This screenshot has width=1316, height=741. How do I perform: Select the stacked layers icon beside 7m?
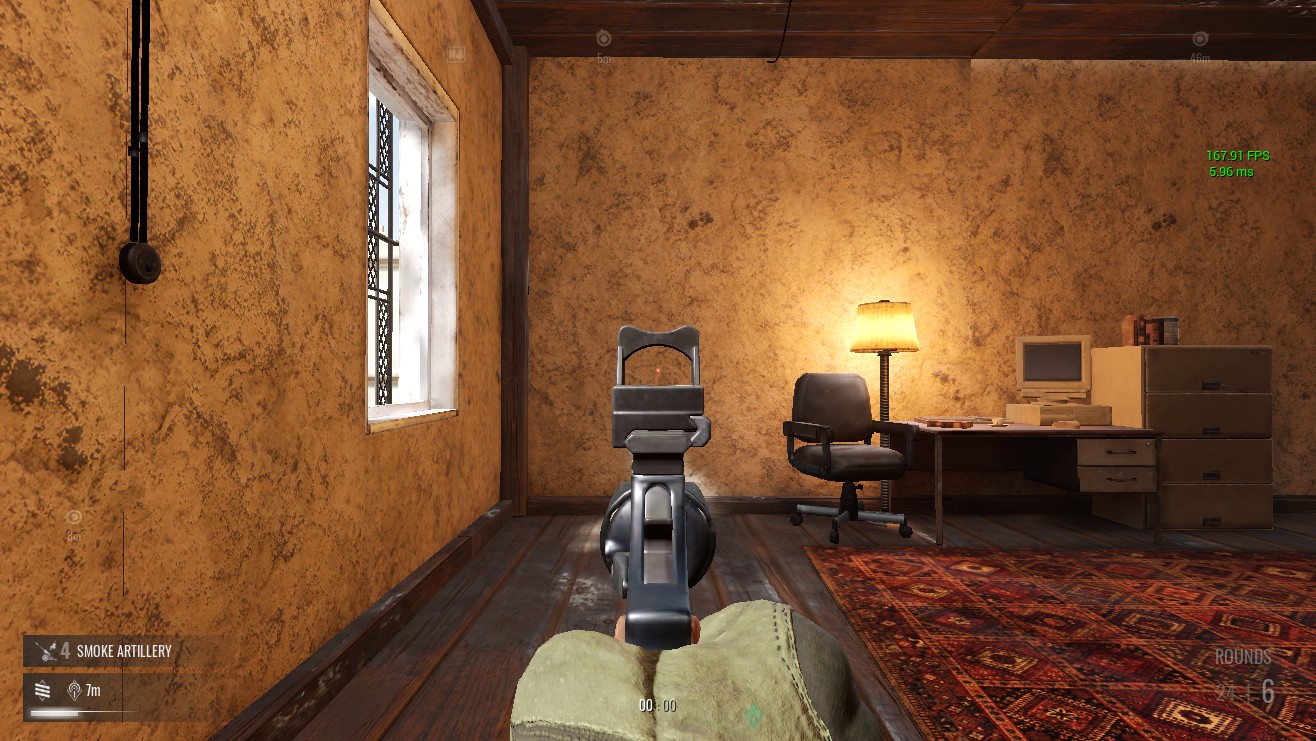point(40,690)
